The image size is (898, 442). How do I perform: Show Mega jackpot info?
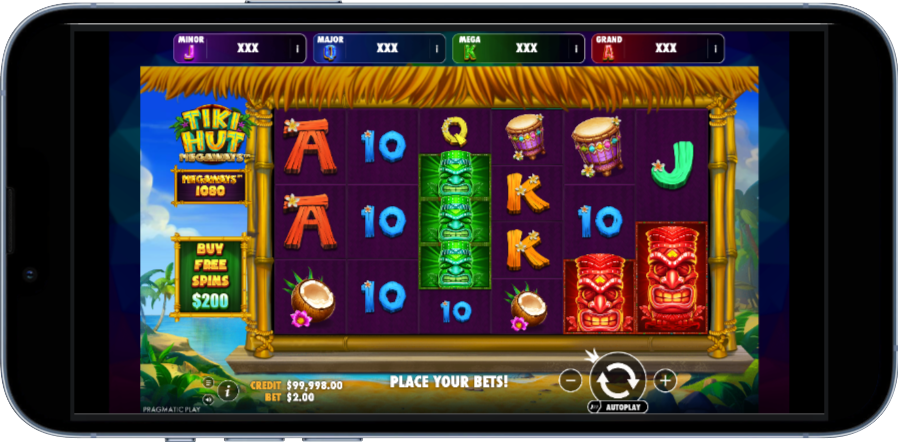575,48
